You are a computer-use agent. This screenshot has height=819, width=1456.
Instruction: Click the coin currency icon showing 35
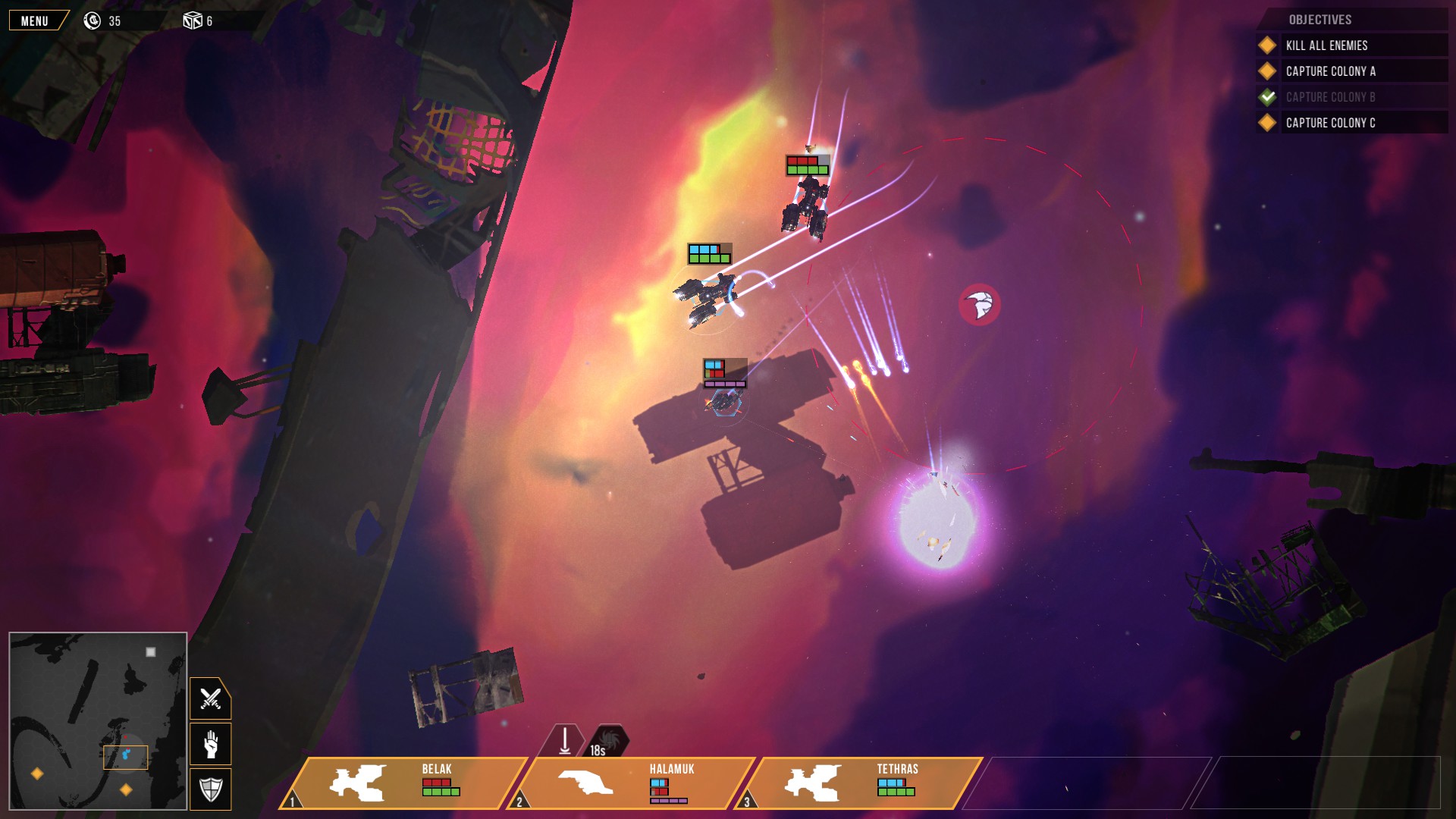coord(93,20)
